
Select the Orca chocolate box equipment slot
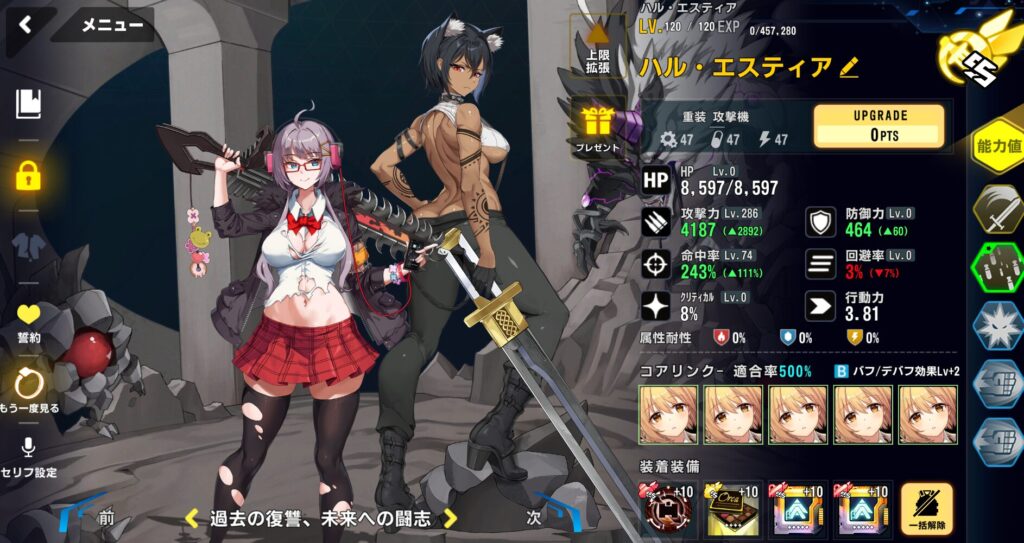coord(733,508)
